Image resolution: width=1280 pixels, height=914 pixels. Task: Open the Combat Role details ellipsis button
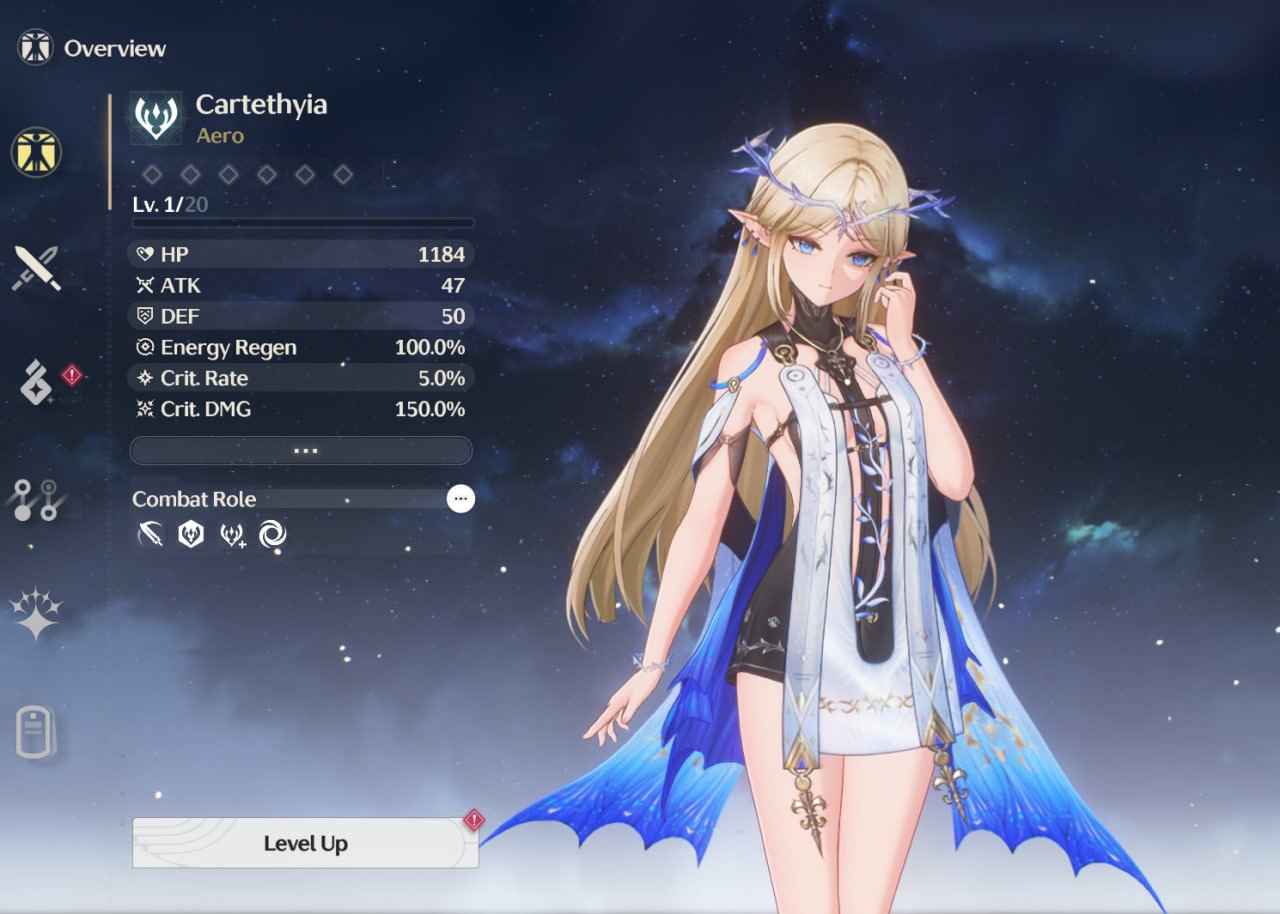point(459,499)
